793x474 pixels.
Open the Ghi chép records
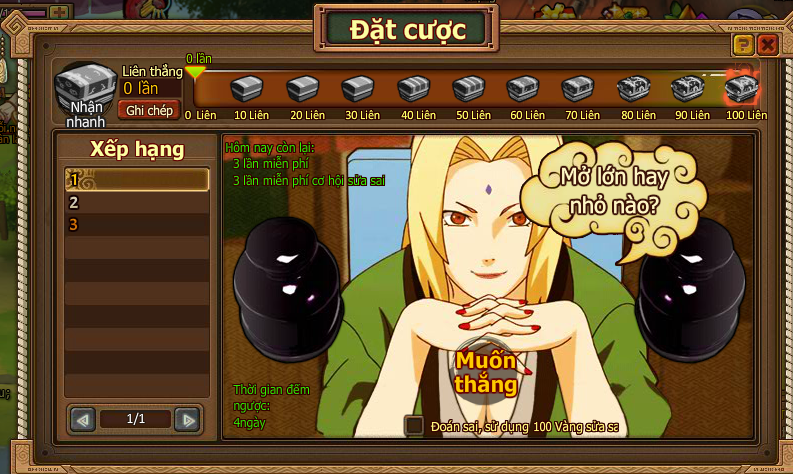pyautogui.click(x=149, y=110)
